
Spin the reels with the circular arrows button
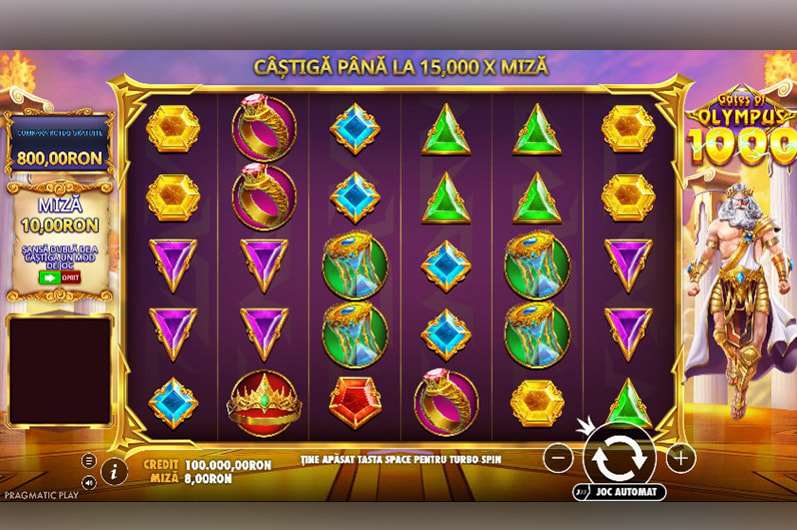[x=619, y=458]
